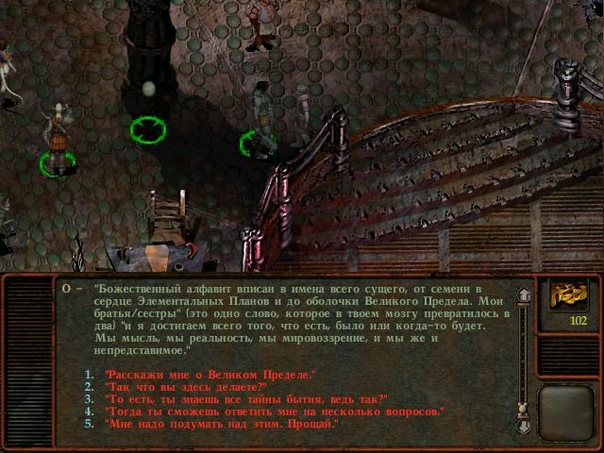
Task: Click the dialogue scrollbar up arrow
Action: [522, 295]
